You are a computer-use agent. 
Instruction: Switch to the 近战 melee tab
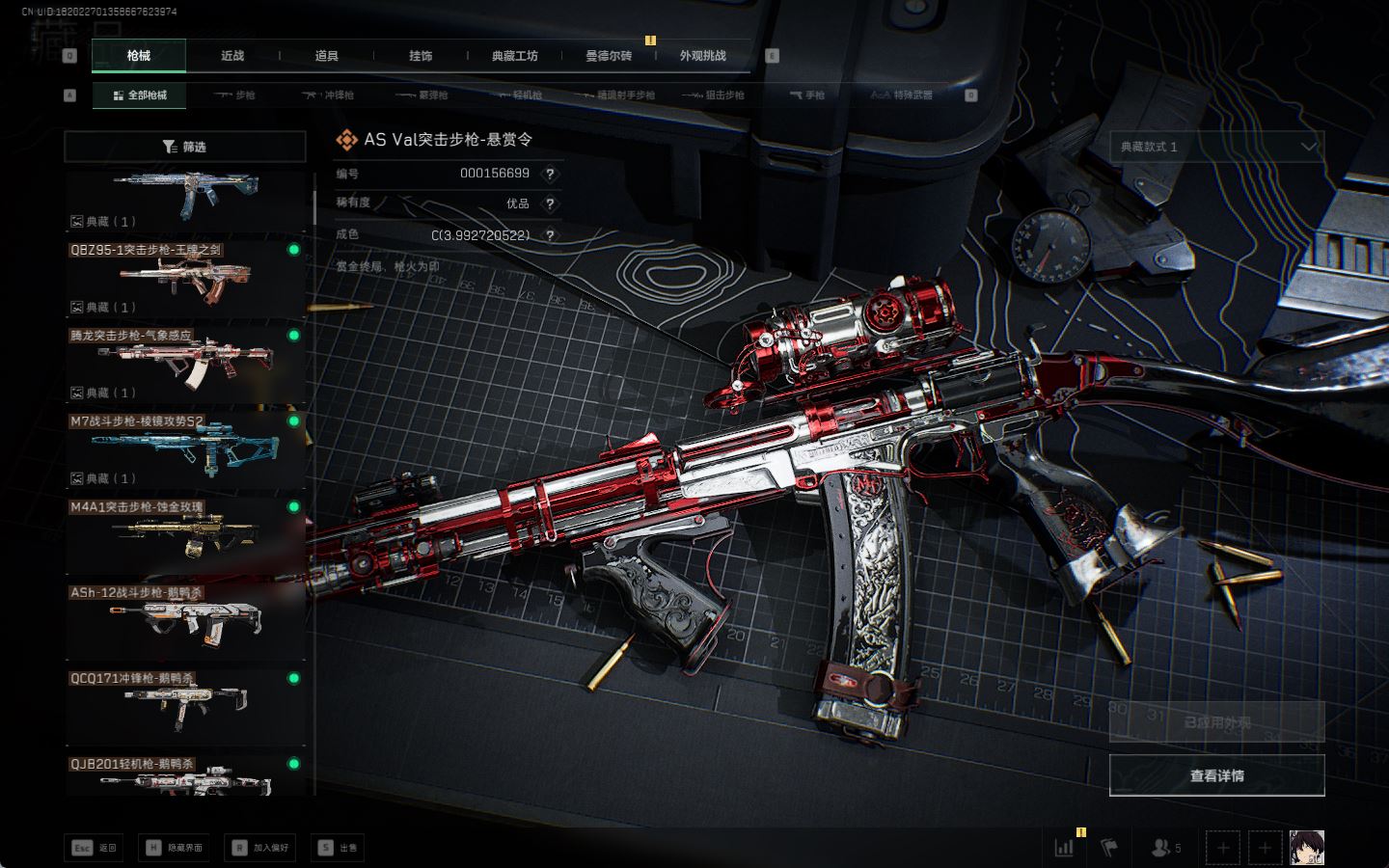coord(232,56)
